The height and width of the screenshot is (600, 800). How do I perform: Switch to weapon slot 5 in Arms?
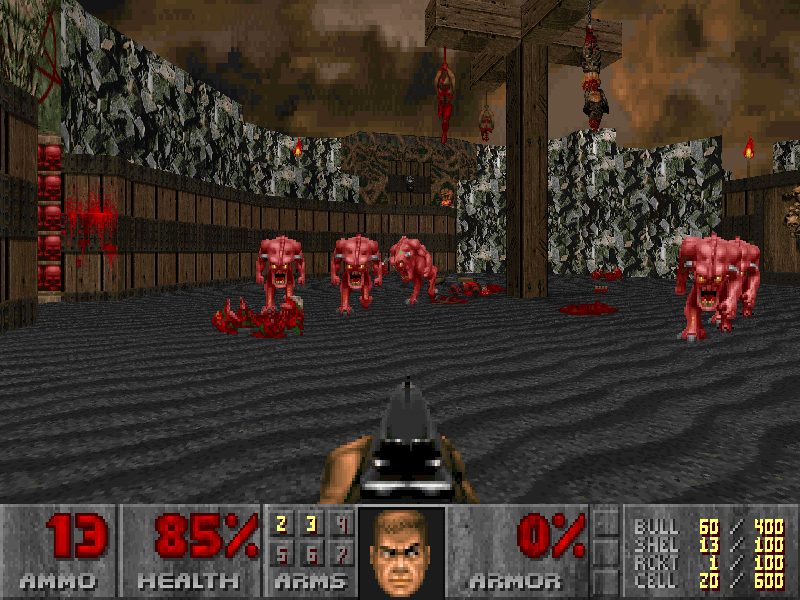pyautogui.click(x=282, y=553)
